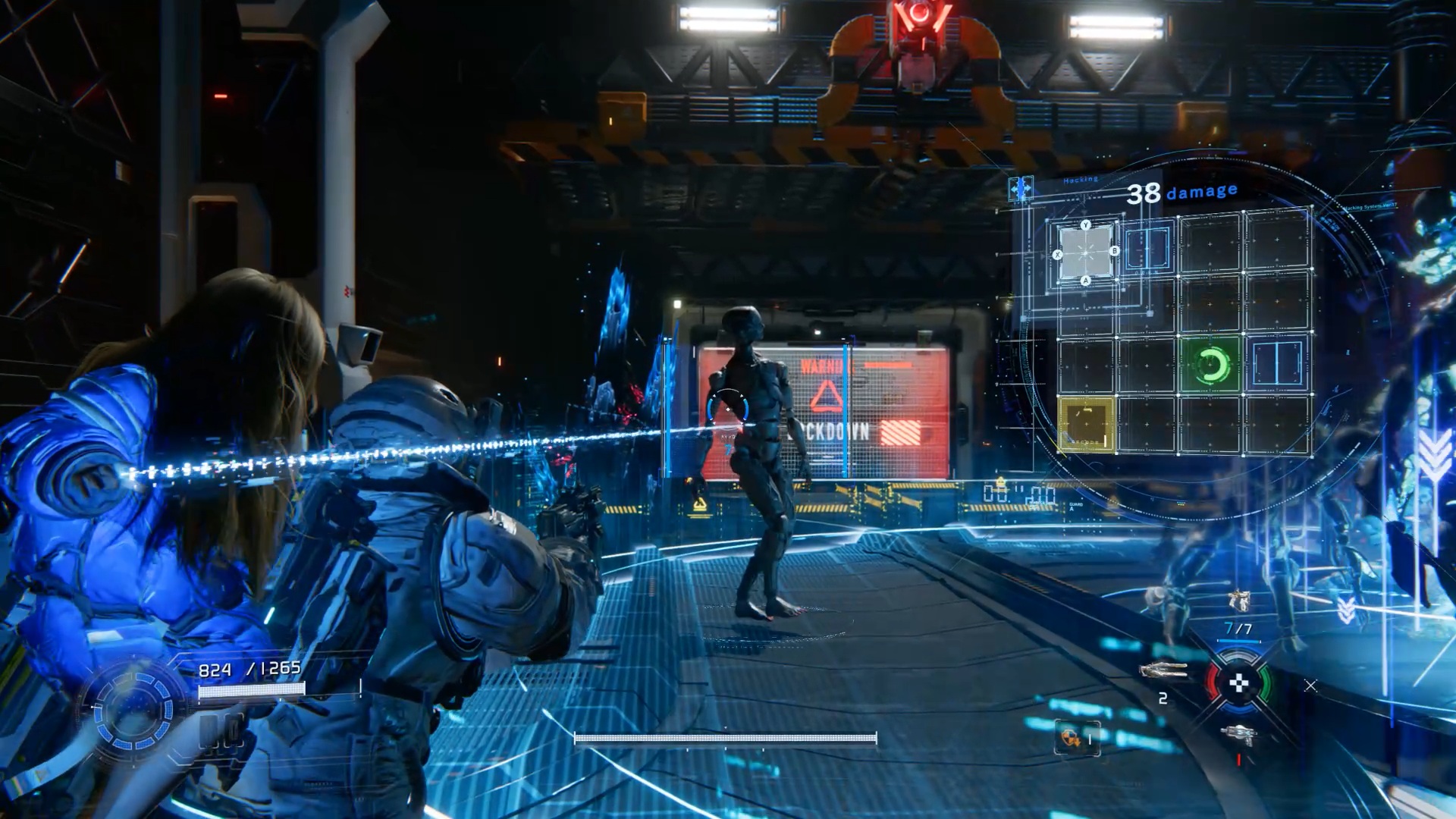Pick the blue tile next to the cursor
The image size is (1456, 819).
point(1147,248)
